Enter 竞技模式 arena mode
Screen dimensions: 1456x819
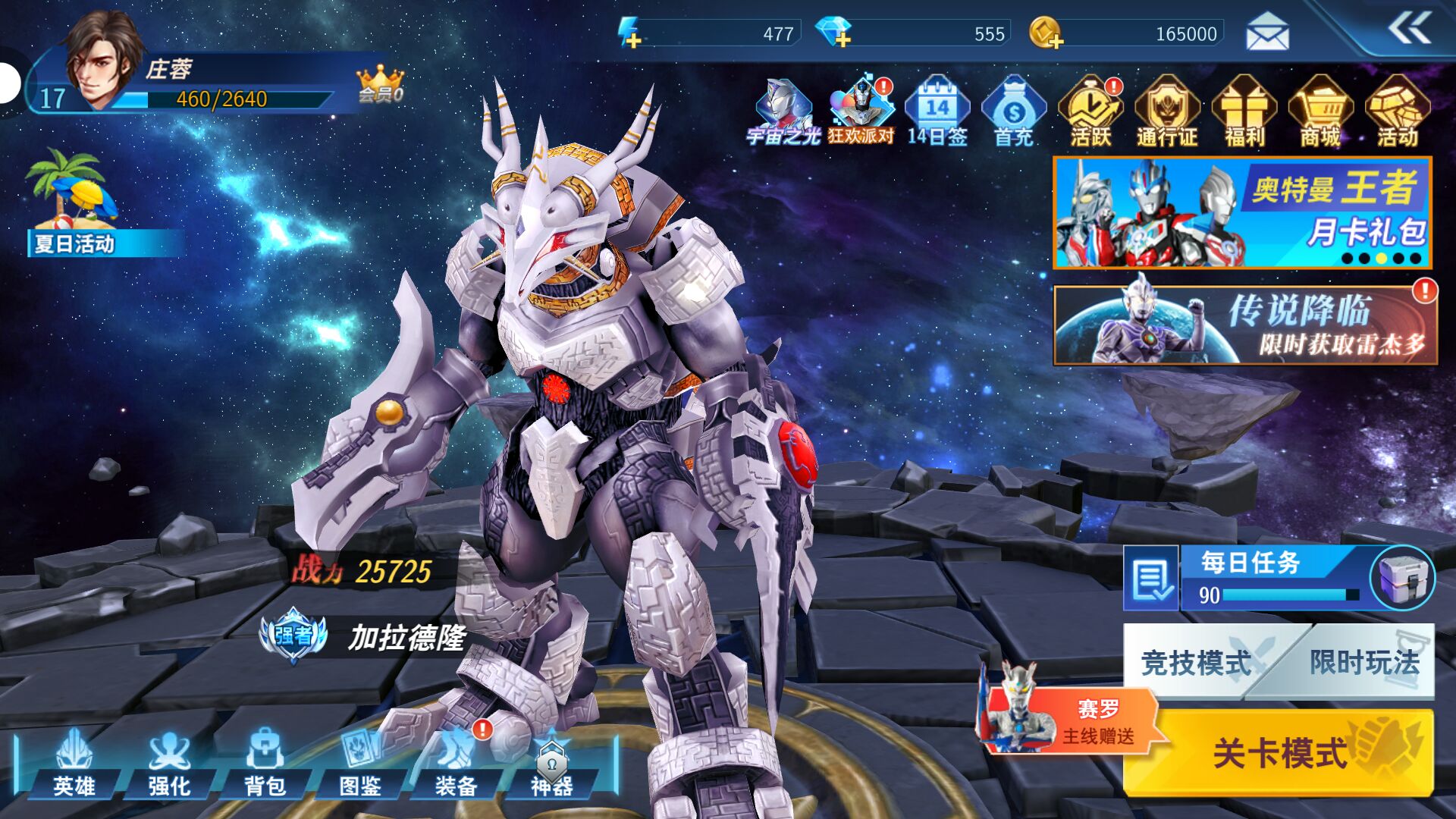click(x=1195, y=662)
